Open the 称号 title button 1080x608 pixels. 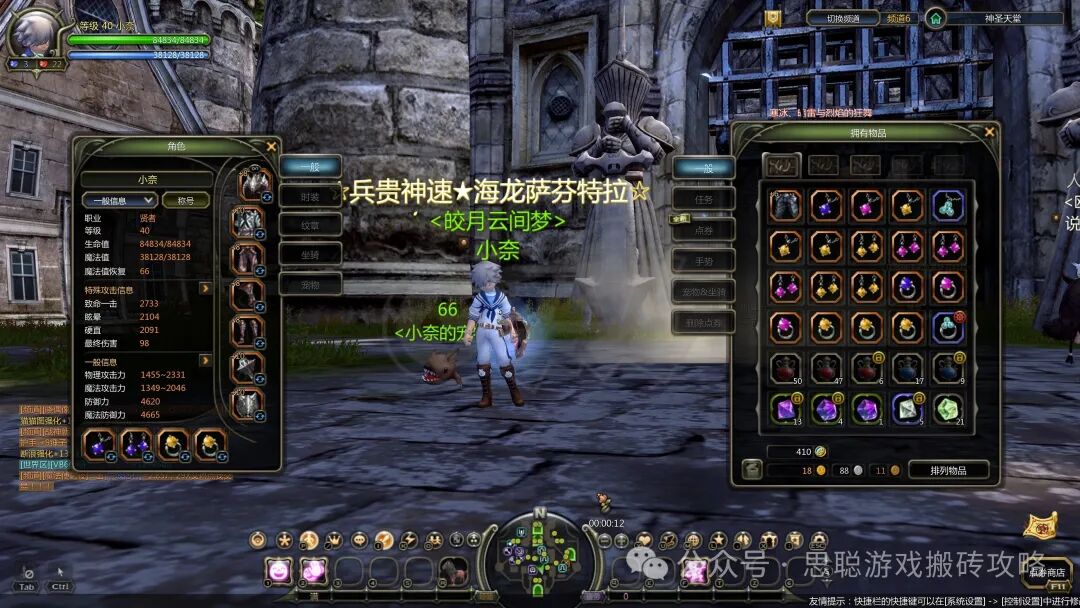point(186,200)
